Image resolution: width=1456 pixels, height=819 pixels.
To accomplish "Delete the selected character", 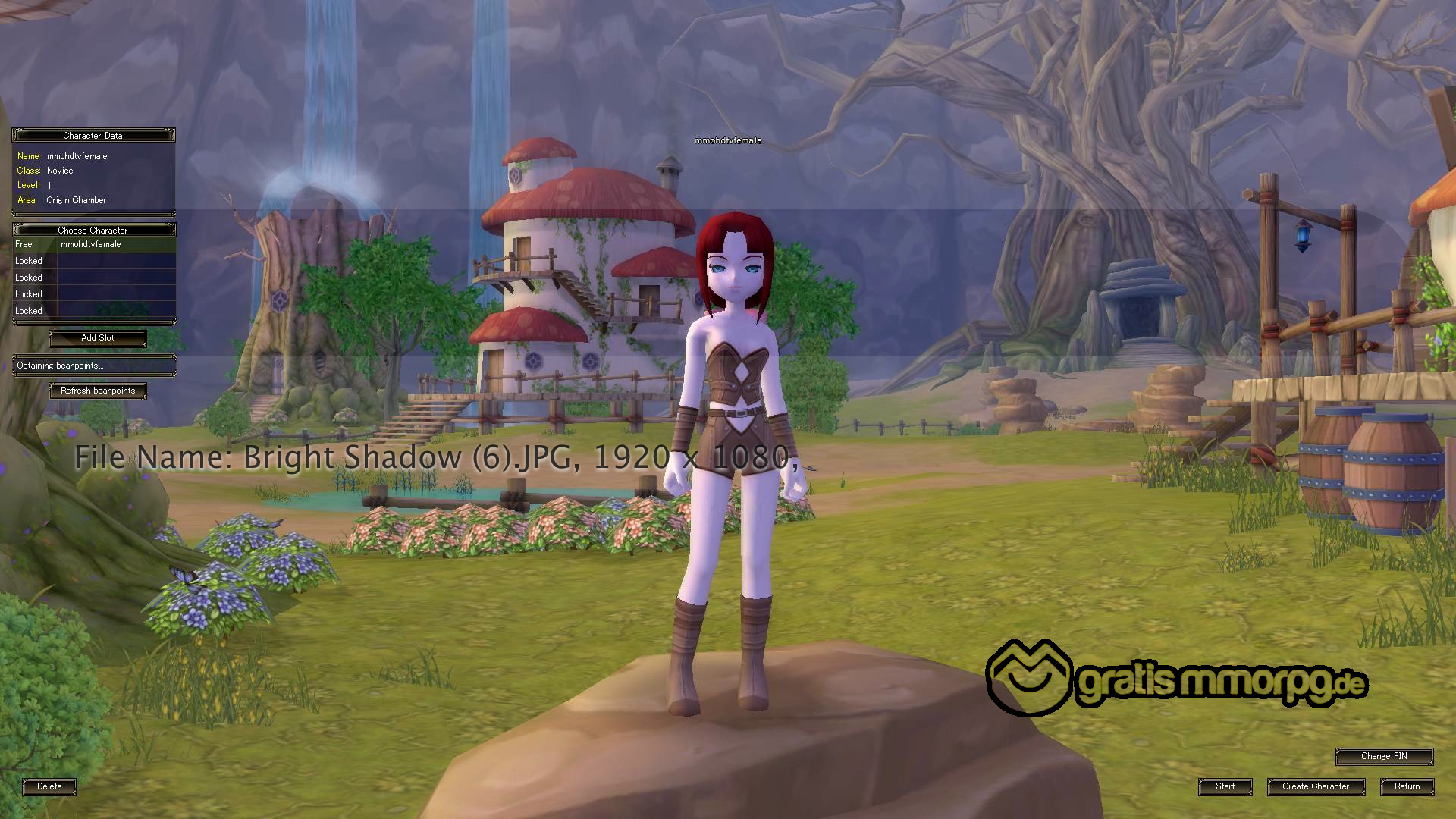I will [x=49, y=786].
